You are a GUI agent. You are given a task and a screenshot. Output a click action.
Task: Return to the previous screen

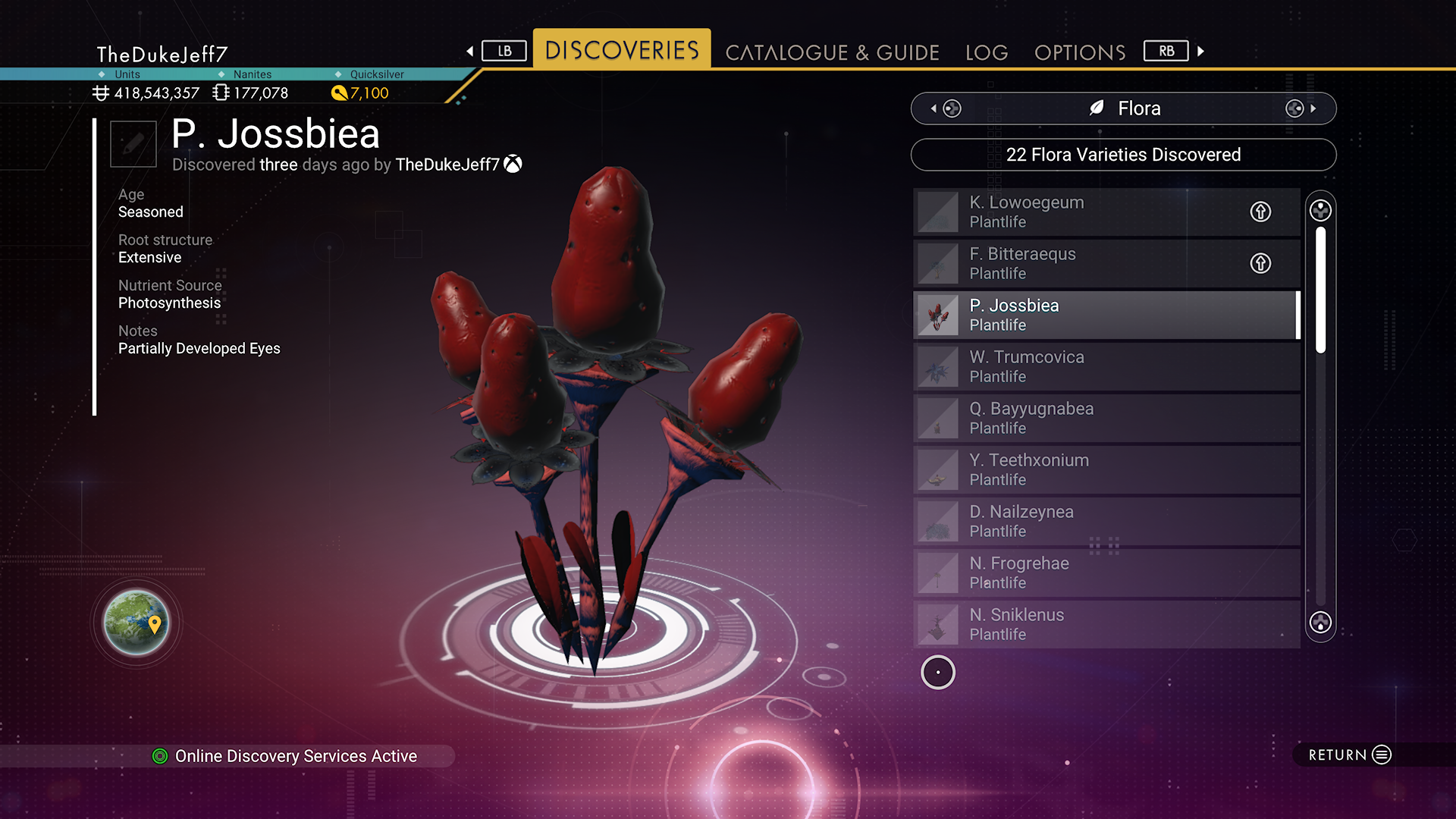click(x=1349, y=755)
